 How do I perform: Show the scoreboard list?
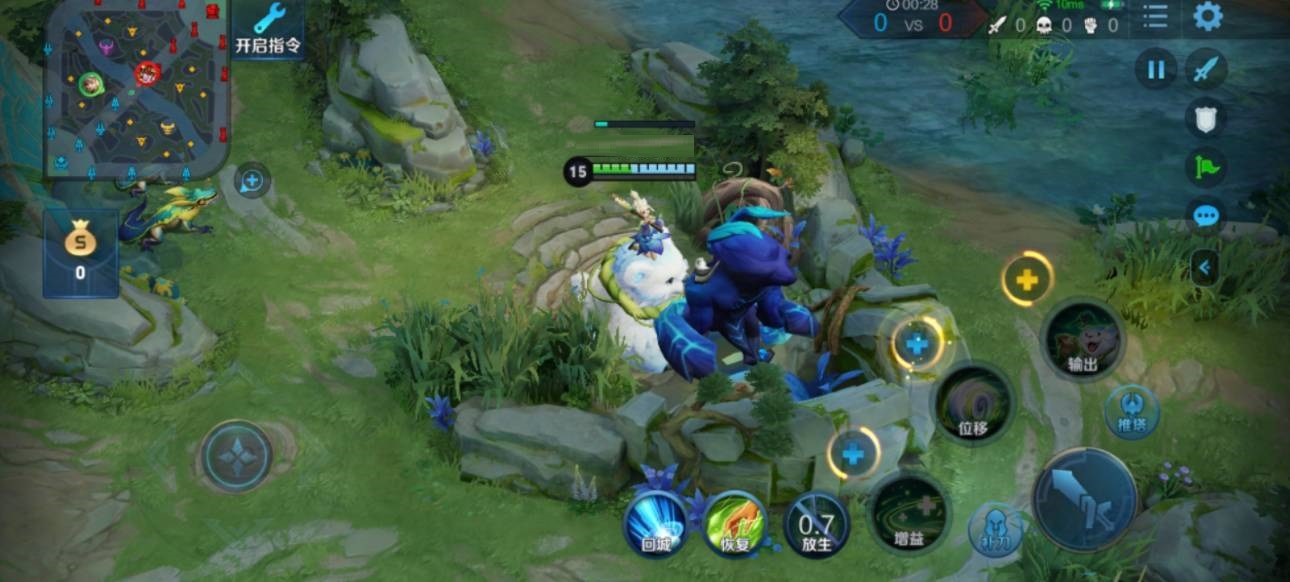pos(1155,17)
